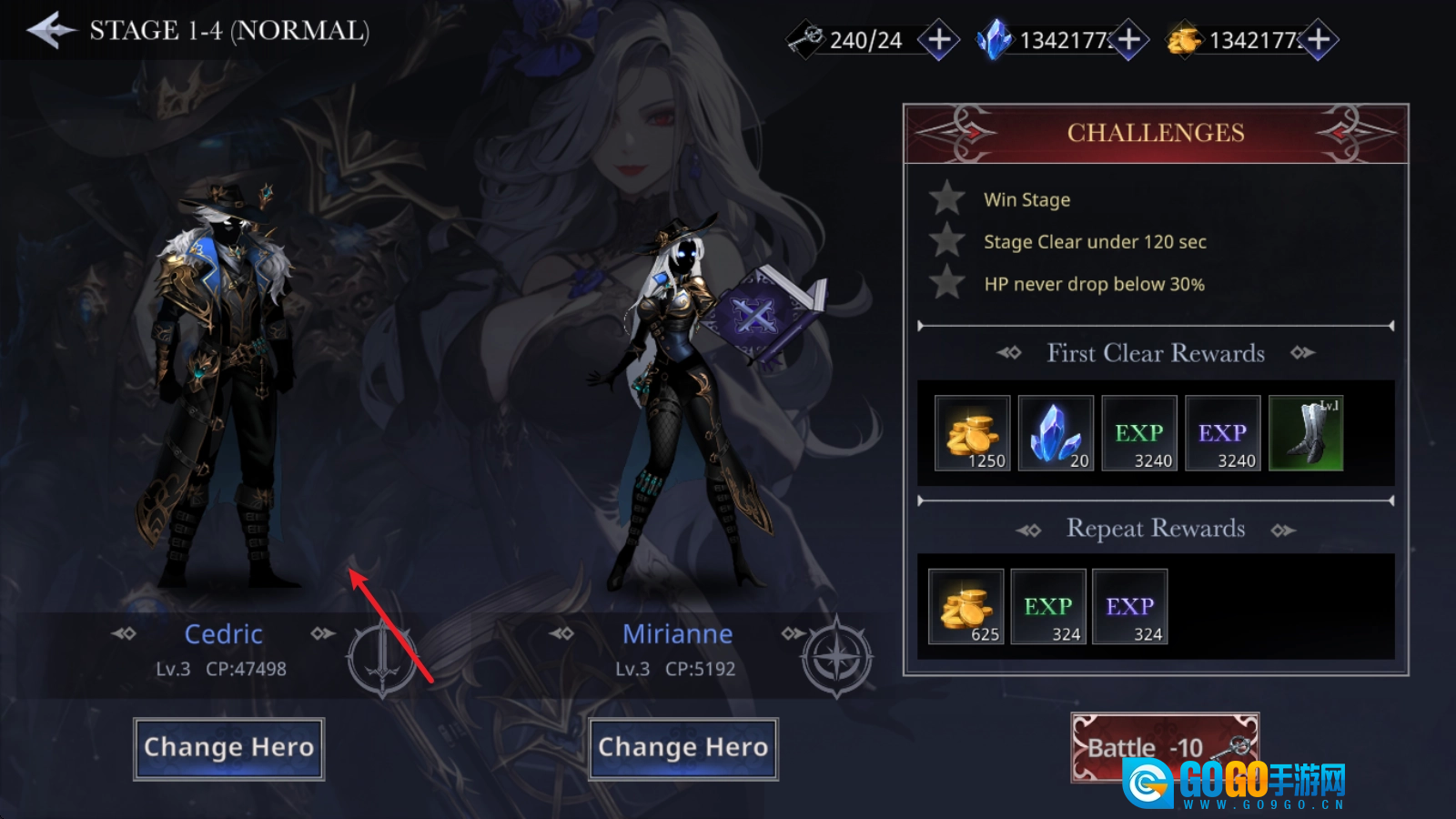Change the hero Cedric
Viewport: 1456px width, 819px height.
tap(228, 748)
